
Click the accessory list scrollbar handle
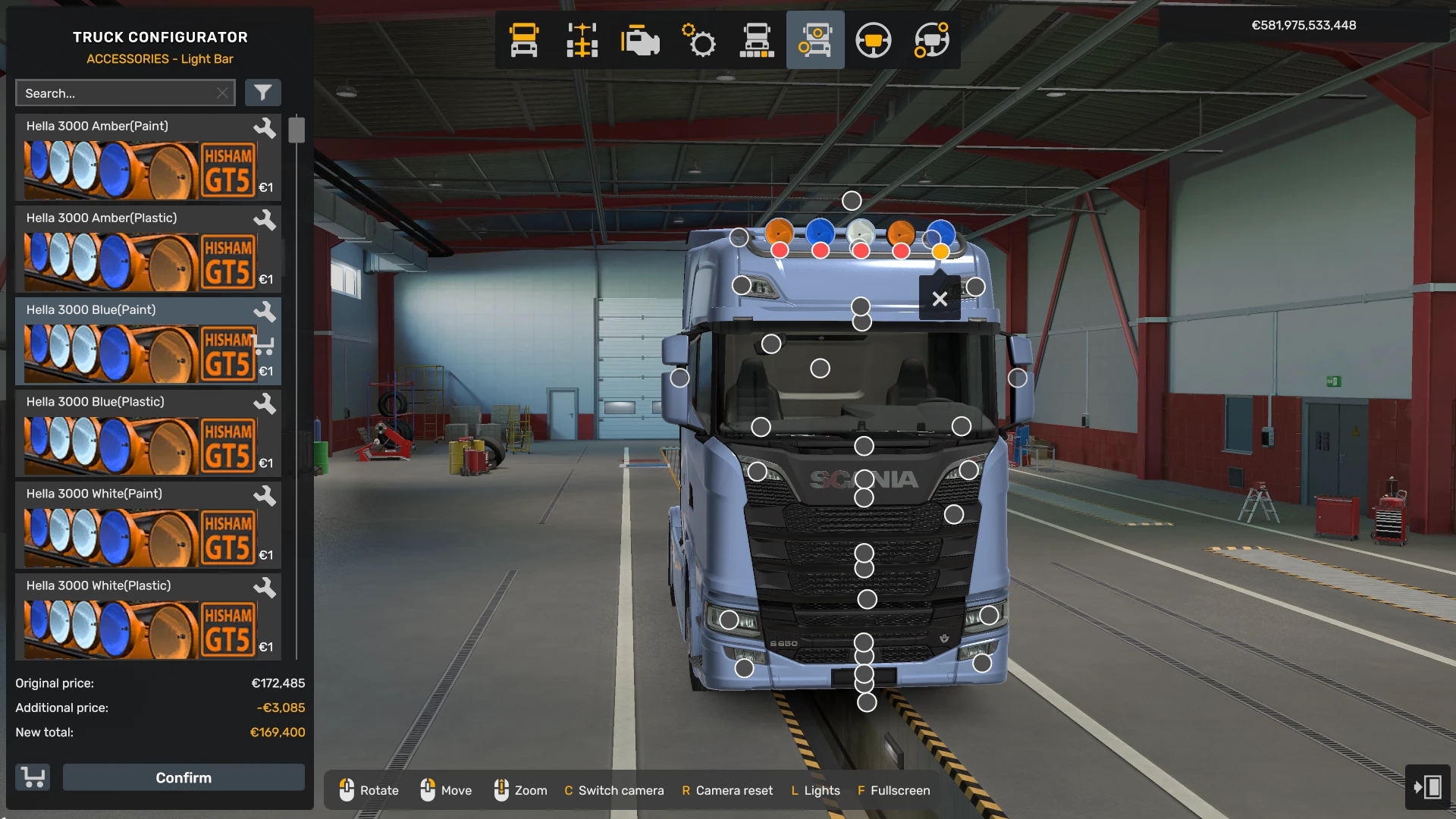(x=297, y=130)
